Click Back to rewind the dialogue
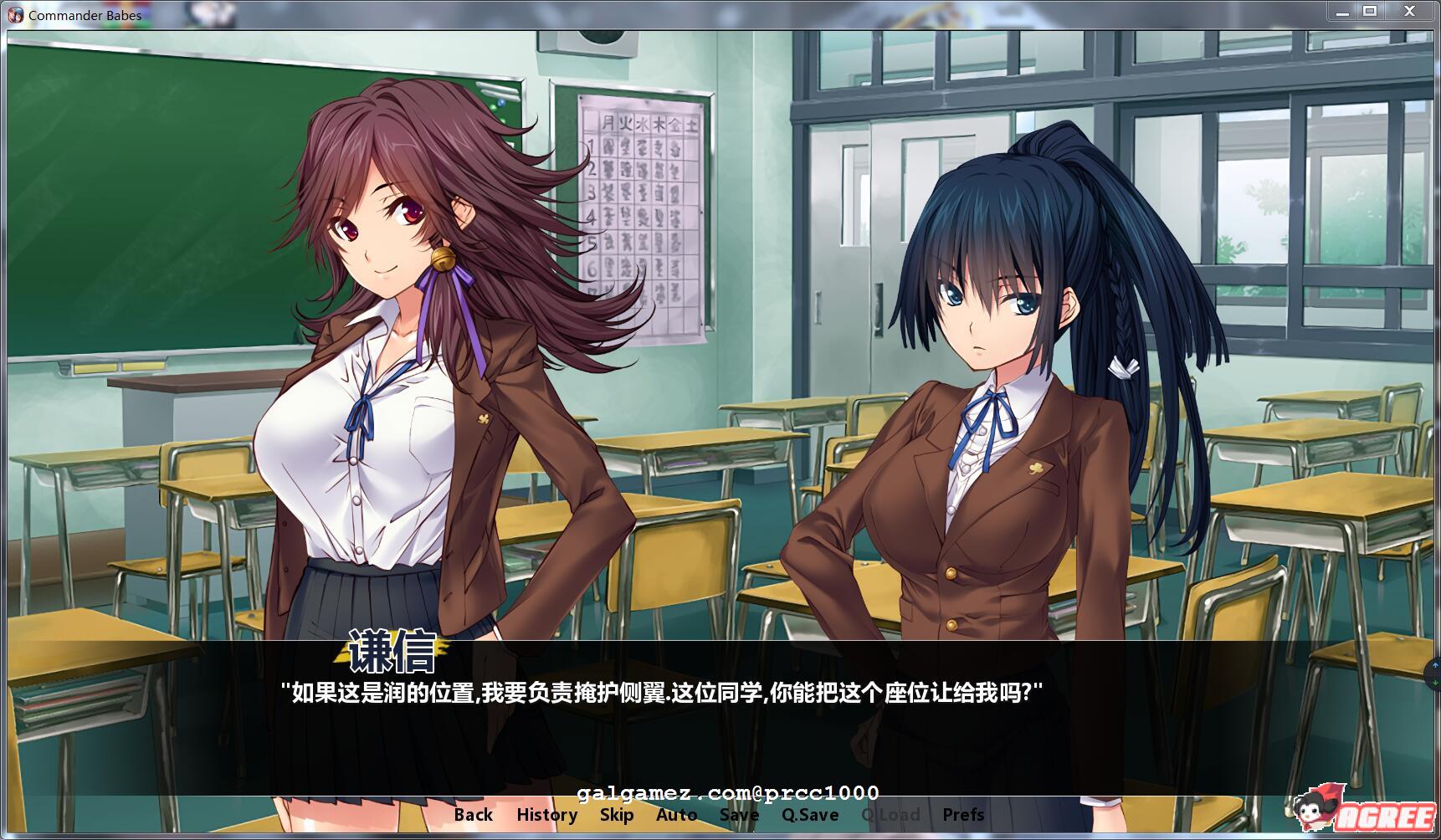Screen dimensions: 1441x840 (473, 814)
